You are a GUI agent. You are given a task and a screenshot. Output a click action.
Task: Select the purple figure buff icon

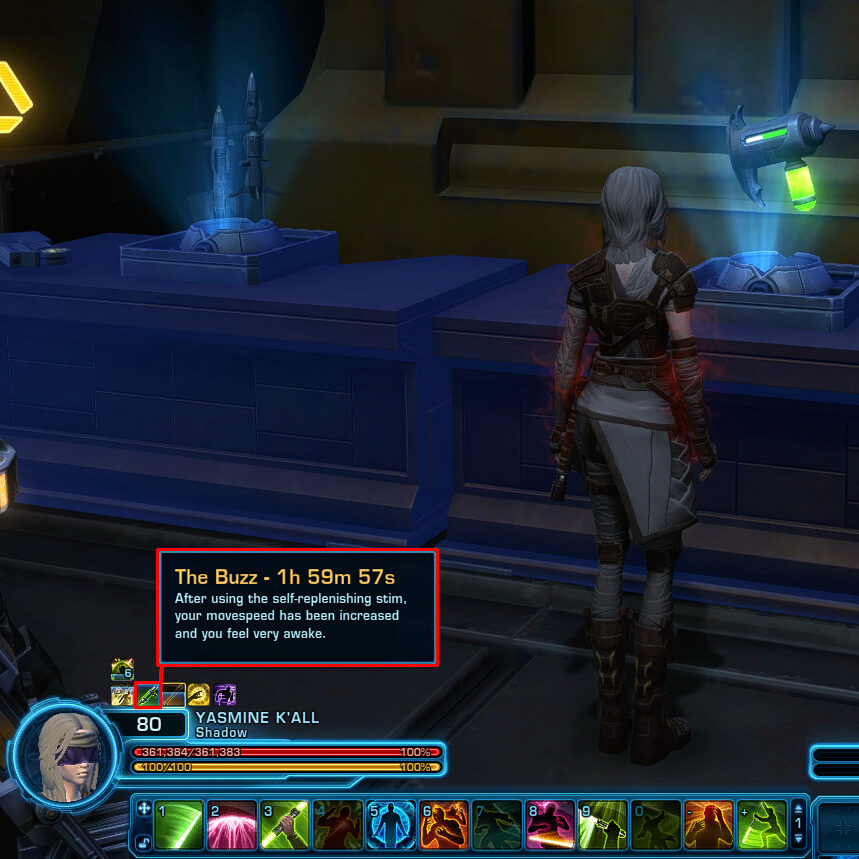pos(225,694)
